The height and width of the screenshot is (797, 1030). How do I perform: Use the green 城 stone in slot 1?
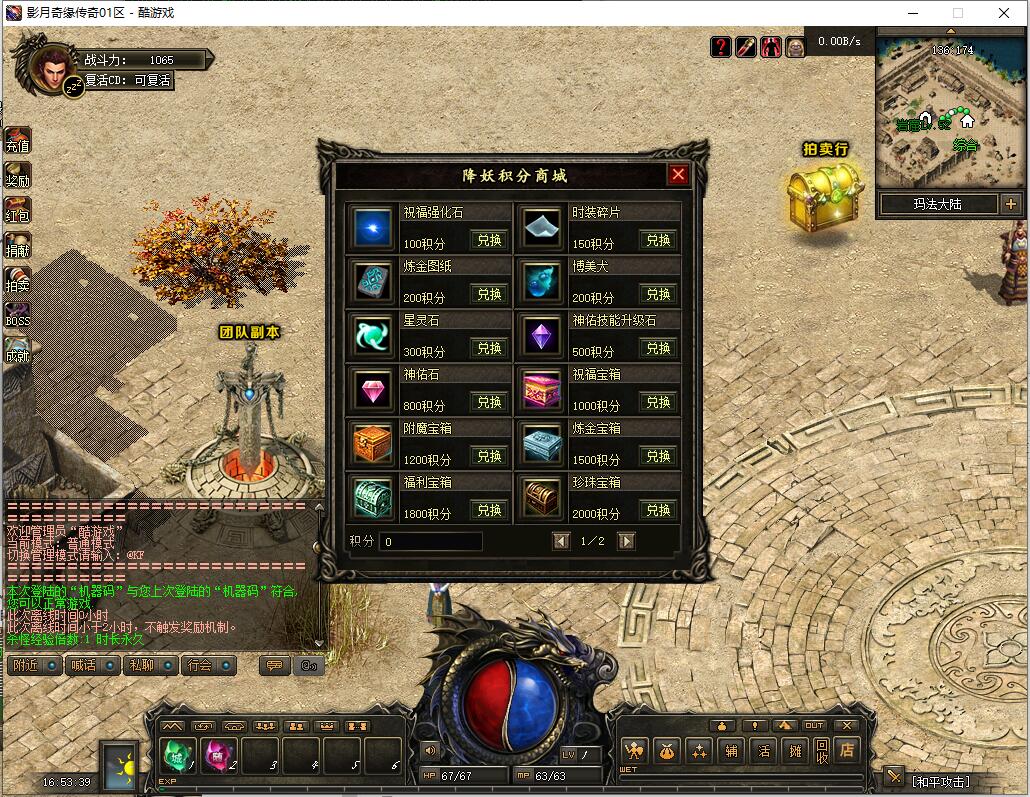(x=178, y=755)
